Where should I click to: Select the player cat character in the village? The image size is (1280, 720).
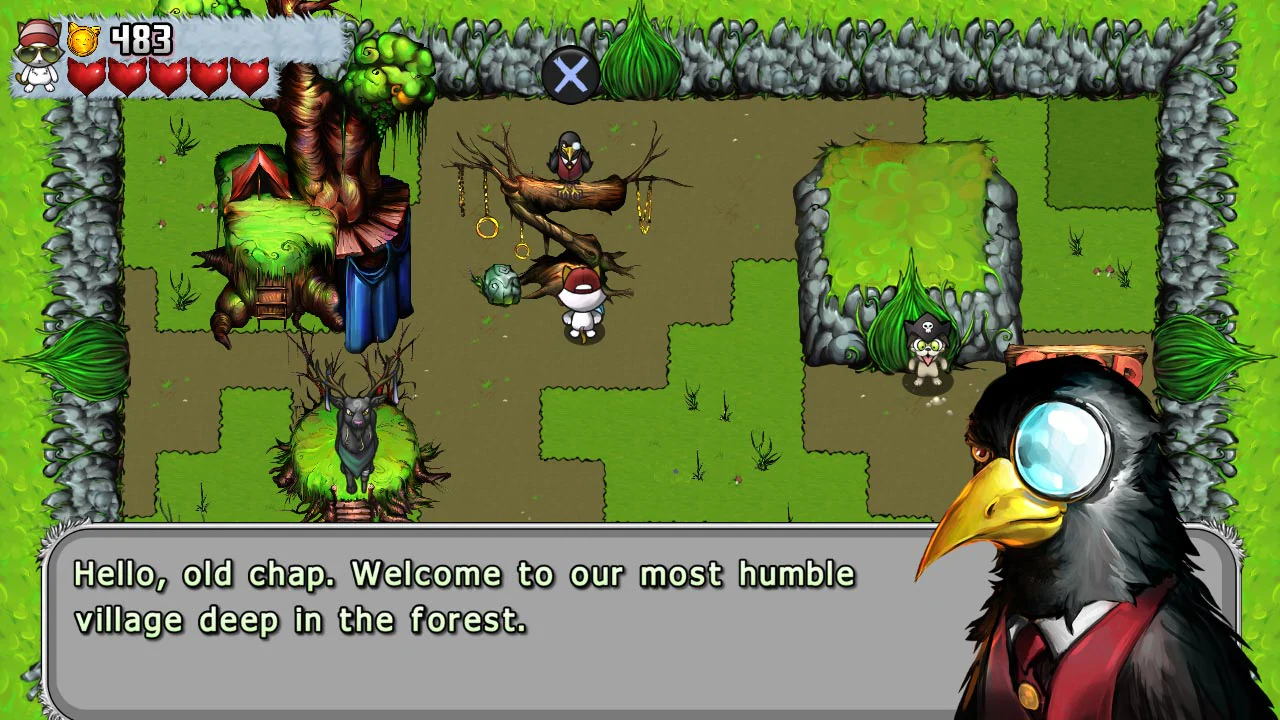(583, 300)
